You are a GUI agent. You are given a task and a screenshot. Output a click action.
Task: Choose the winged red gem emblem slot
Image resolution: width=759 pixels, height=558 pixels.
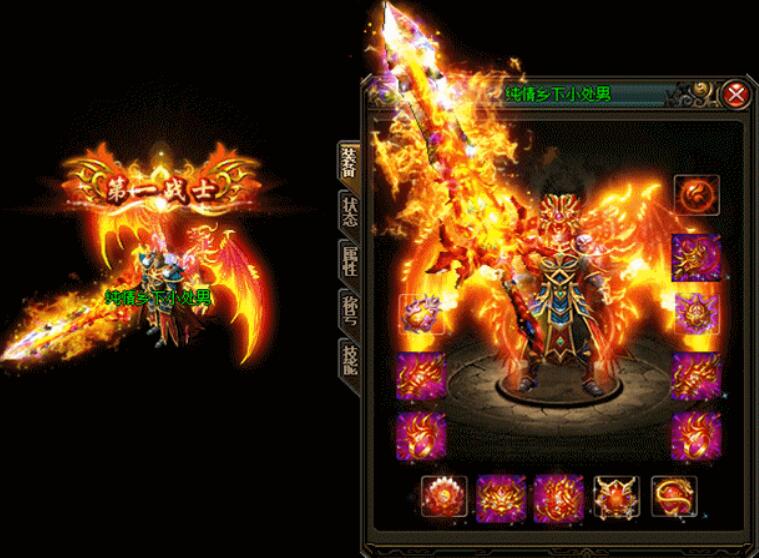(616, 496)
